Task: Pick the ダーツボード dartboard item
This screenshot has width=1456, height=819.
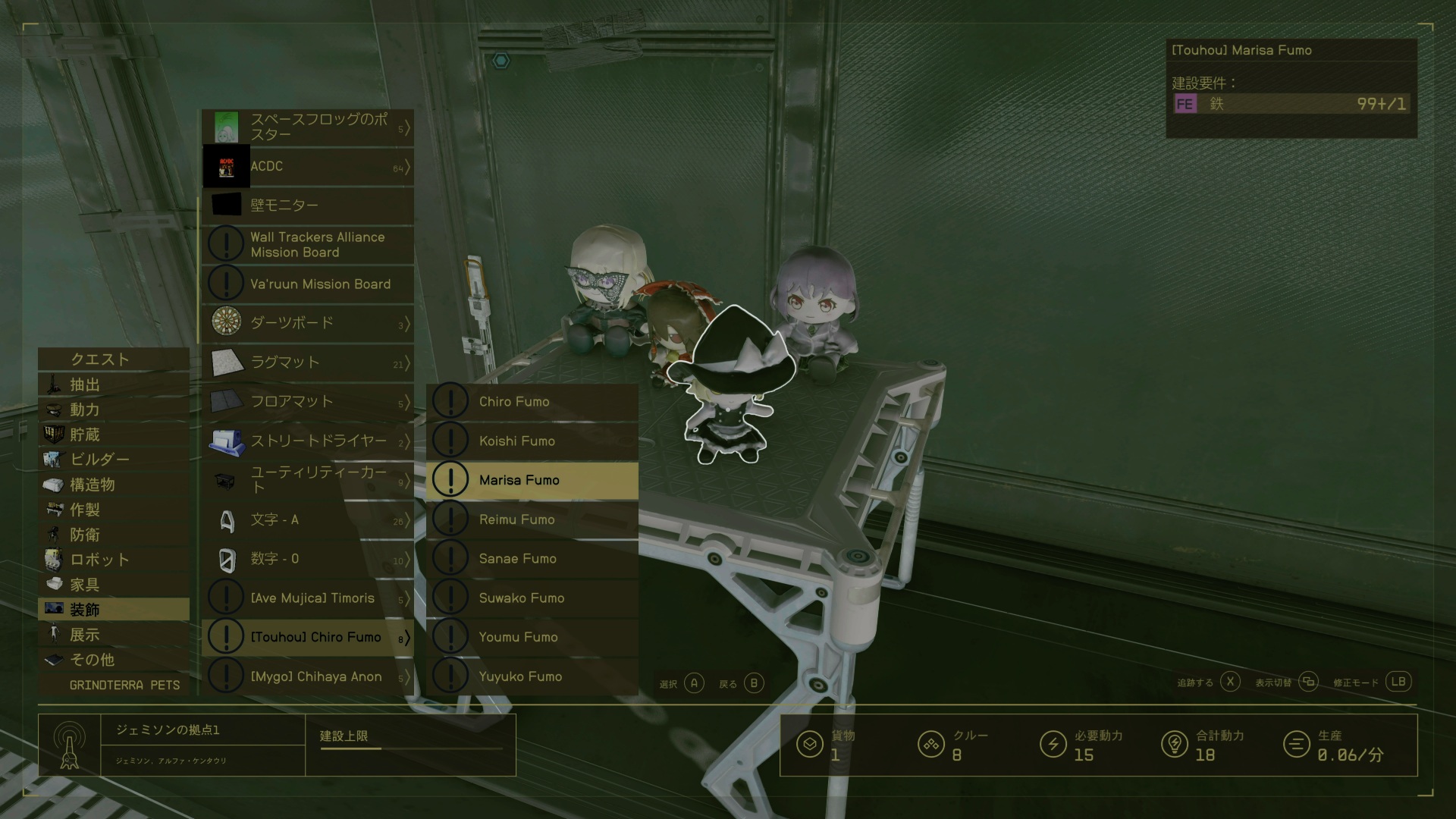Action: pyautogui.click(x=308, y=323)
